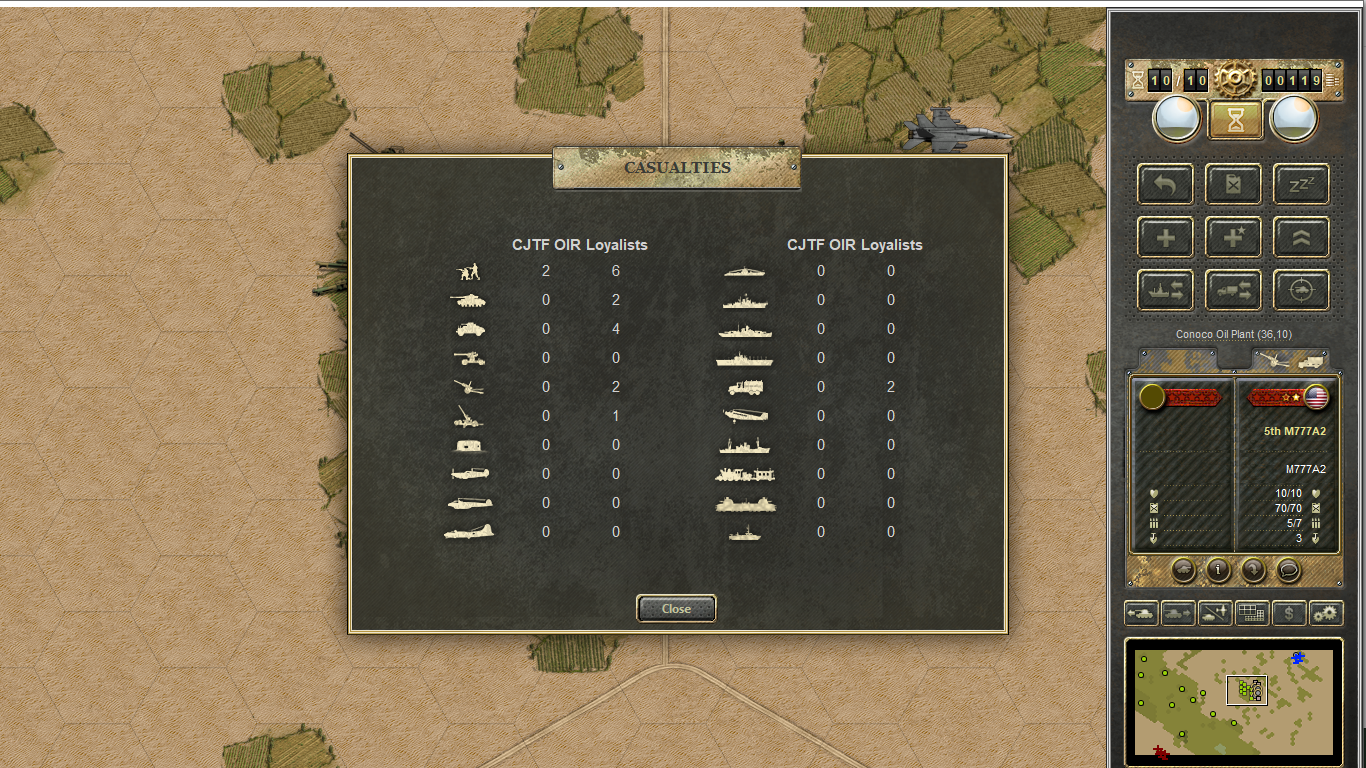Toggle the strategic map grid button
Image resolution: width=1366 pixels, height=768 pixels.
[1252, 613]
